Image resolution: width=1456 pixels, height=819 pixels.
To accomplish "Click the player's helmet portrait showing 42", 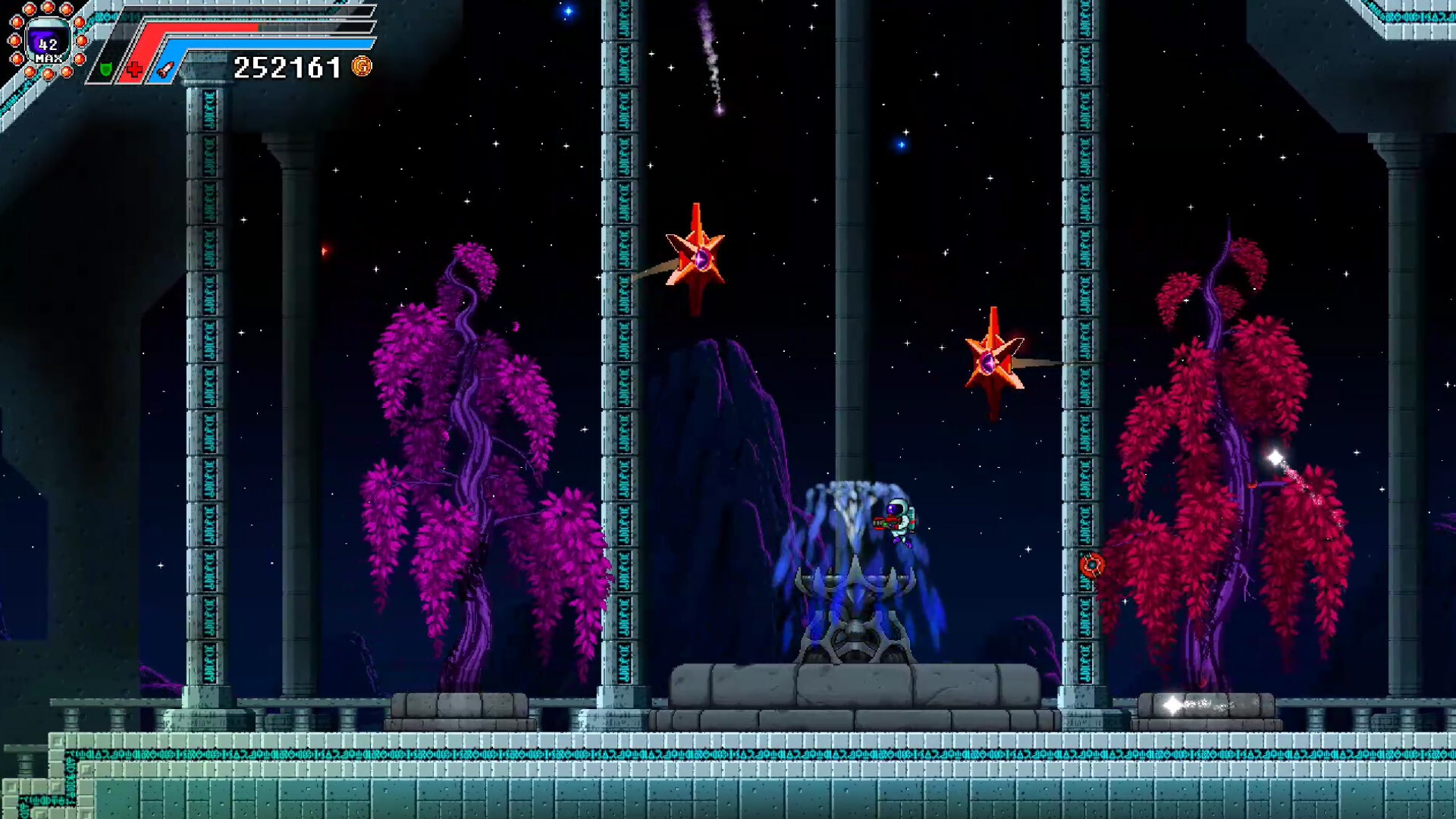I will point(49,39).
